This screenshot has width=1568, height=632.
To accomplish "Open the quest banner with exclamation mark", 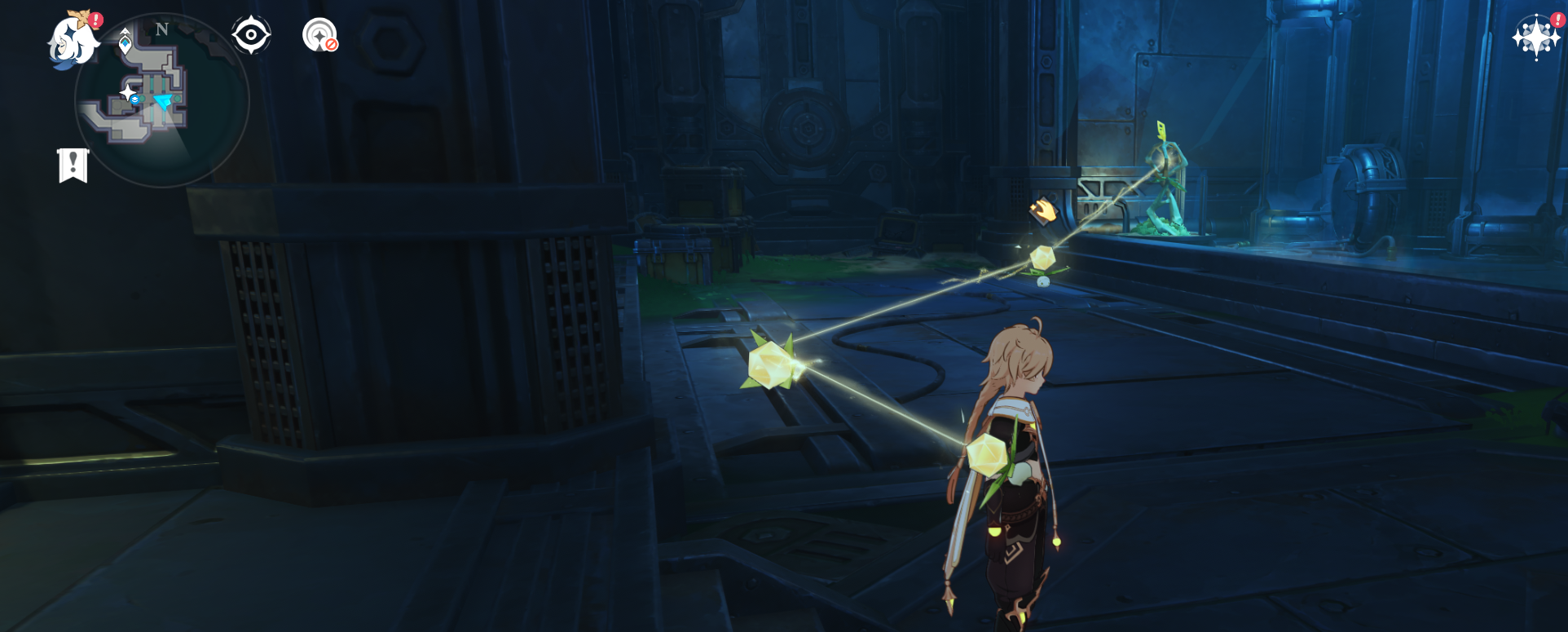I will click(73, 166).
